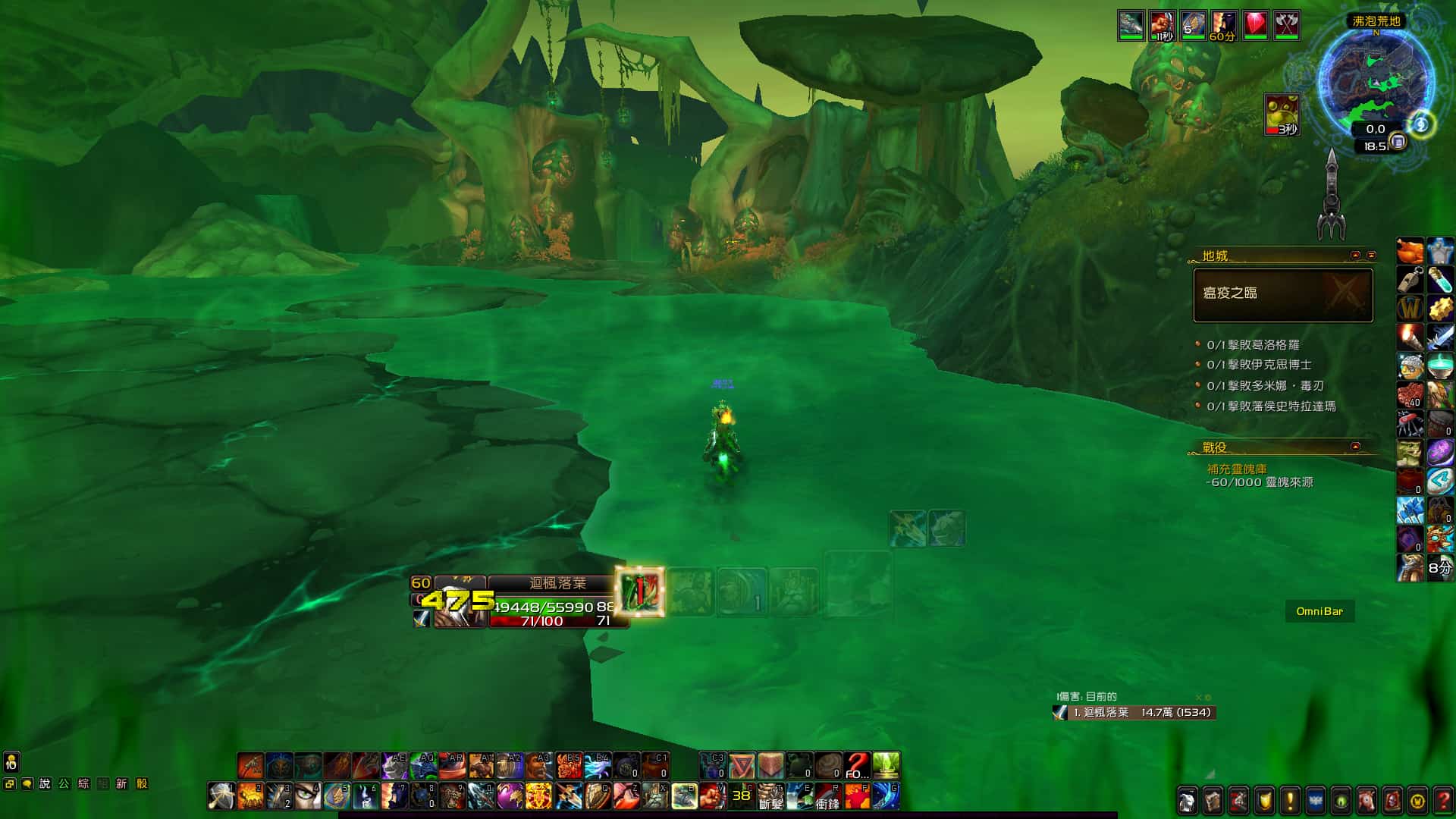
Task: Open the character info micro button
Action: pyautogui.click(x=1187, y=800)
